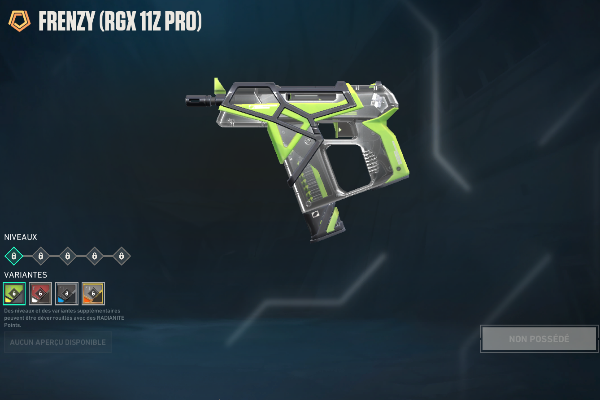Image resolution: width=600 pixels, height=400 pixels.
Task: Pick the blue variant swatch
Action: 66,293
